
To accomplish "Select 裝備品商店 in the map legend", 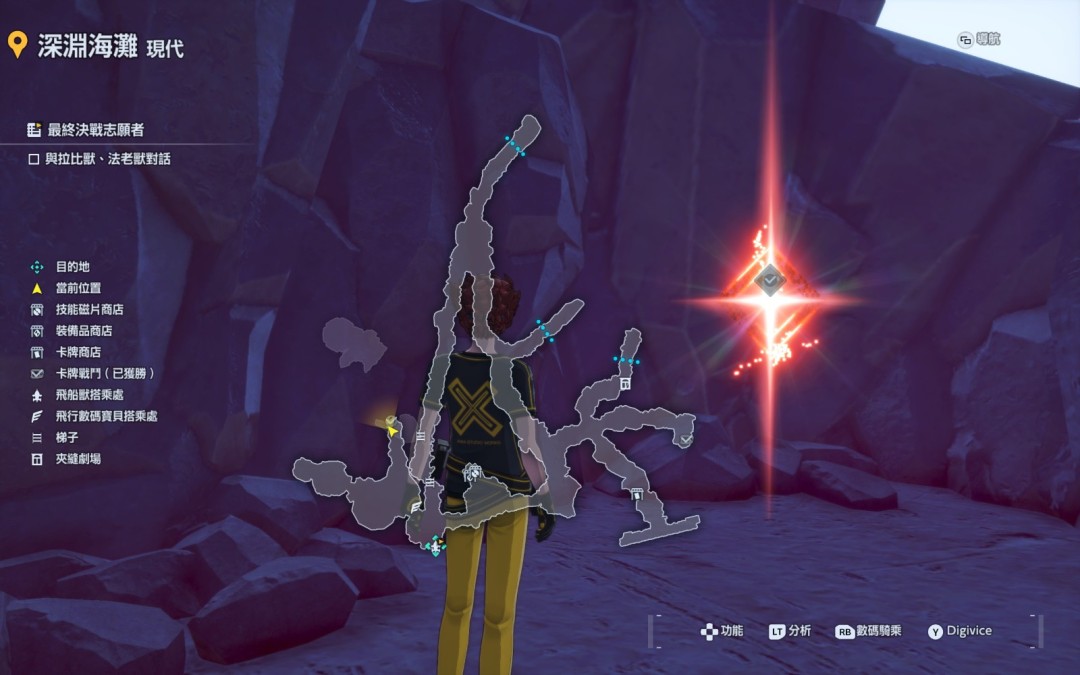I will [x=84, y=331].
